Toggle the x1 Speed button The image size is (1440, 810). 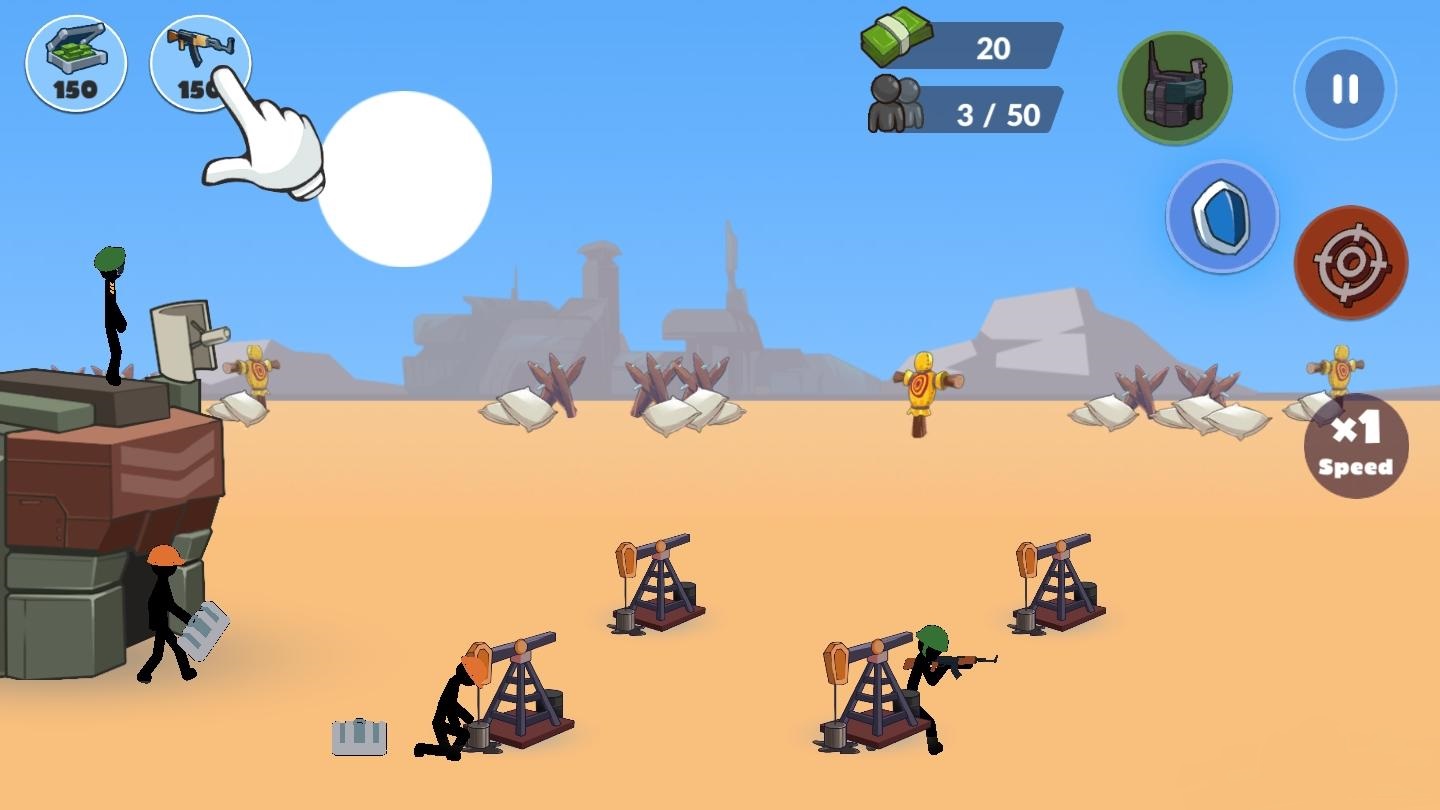coord(1356,446)
